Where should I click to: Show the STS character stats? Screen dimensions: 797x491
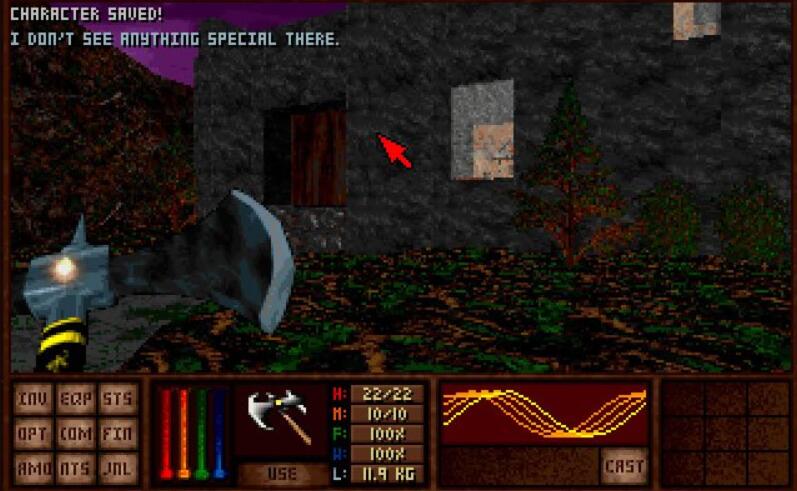tap(118, 399)
